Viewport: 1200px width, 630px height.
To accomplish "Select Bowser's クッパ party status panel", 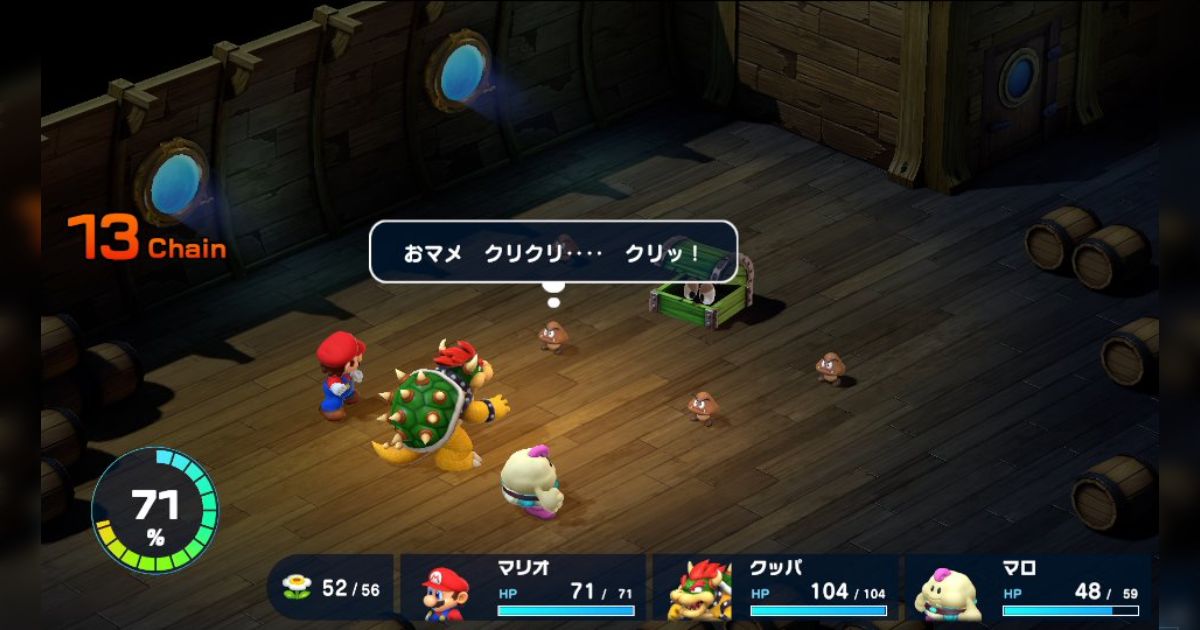I will click(x=774, y=588).
